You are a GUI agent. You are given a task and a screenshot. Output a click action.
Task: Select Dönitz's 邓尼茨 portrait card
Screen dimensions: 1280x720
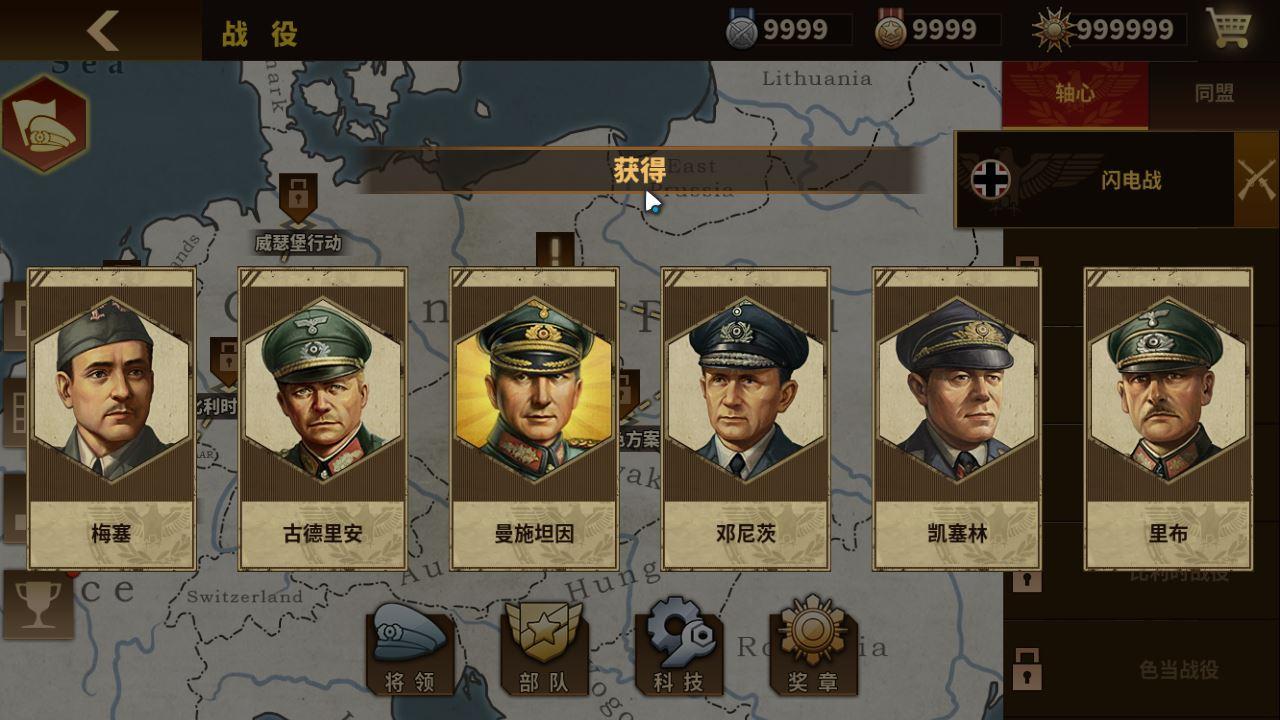(744, 415)
